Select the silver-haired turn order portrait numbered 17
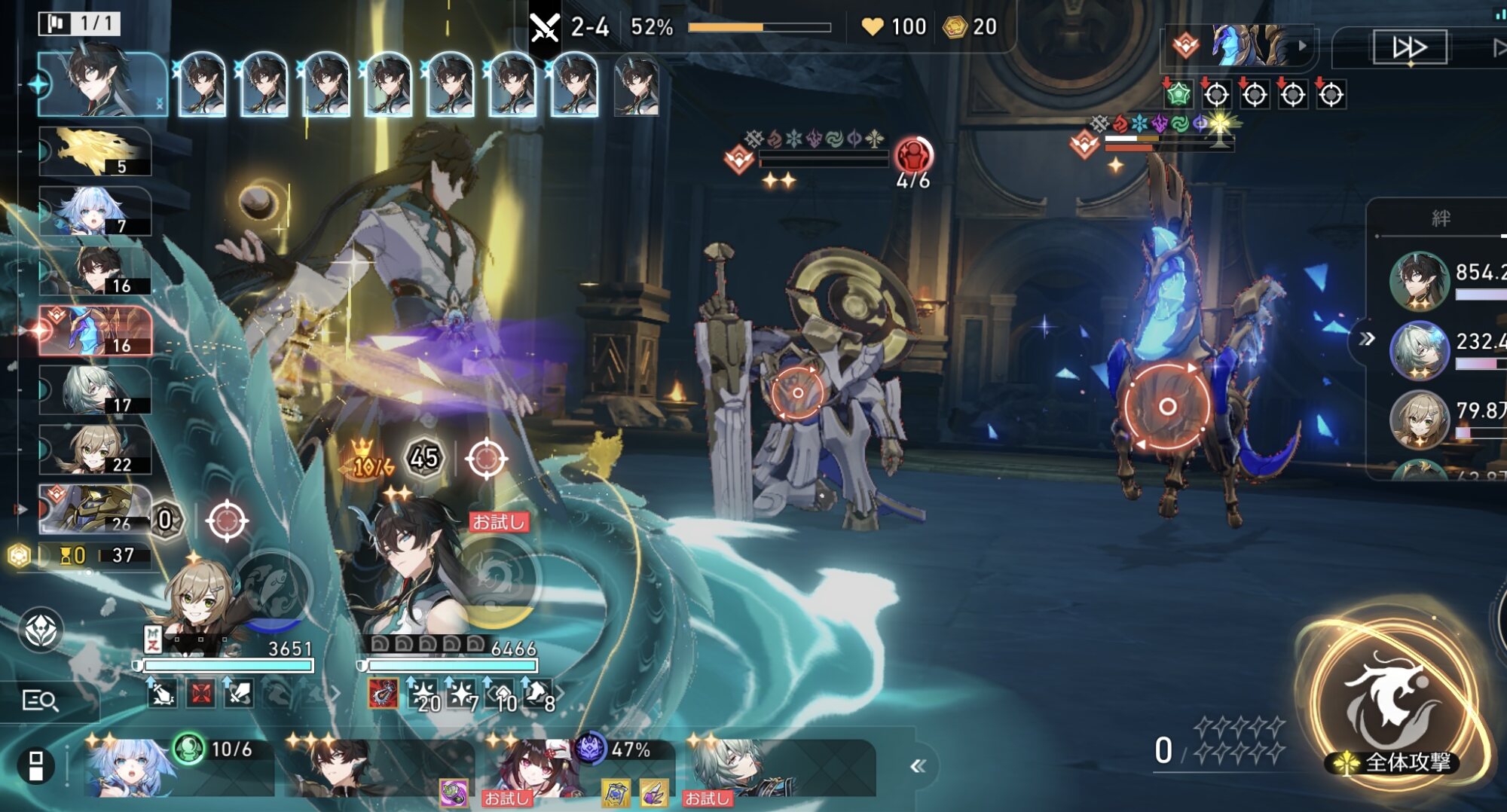The width and height of the screenshot is (1507, 812). 95,390
